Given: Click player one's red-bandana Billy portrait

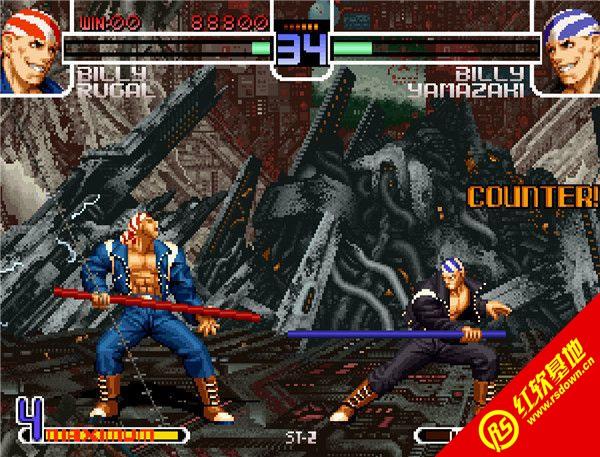Looking at the screenshot, I should tap(32, 47).
